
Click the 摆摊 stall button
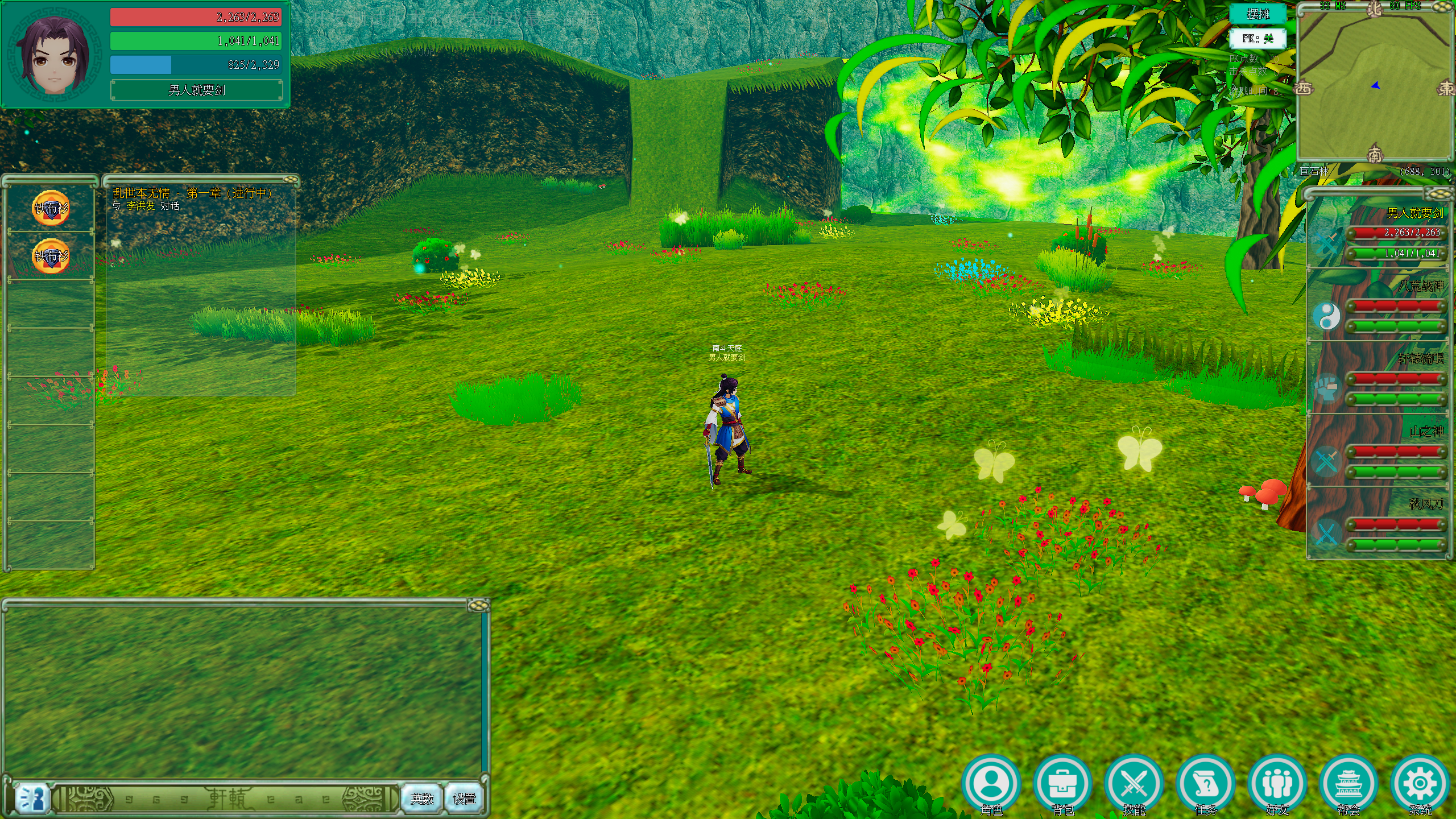click(x=1258, y=14)
